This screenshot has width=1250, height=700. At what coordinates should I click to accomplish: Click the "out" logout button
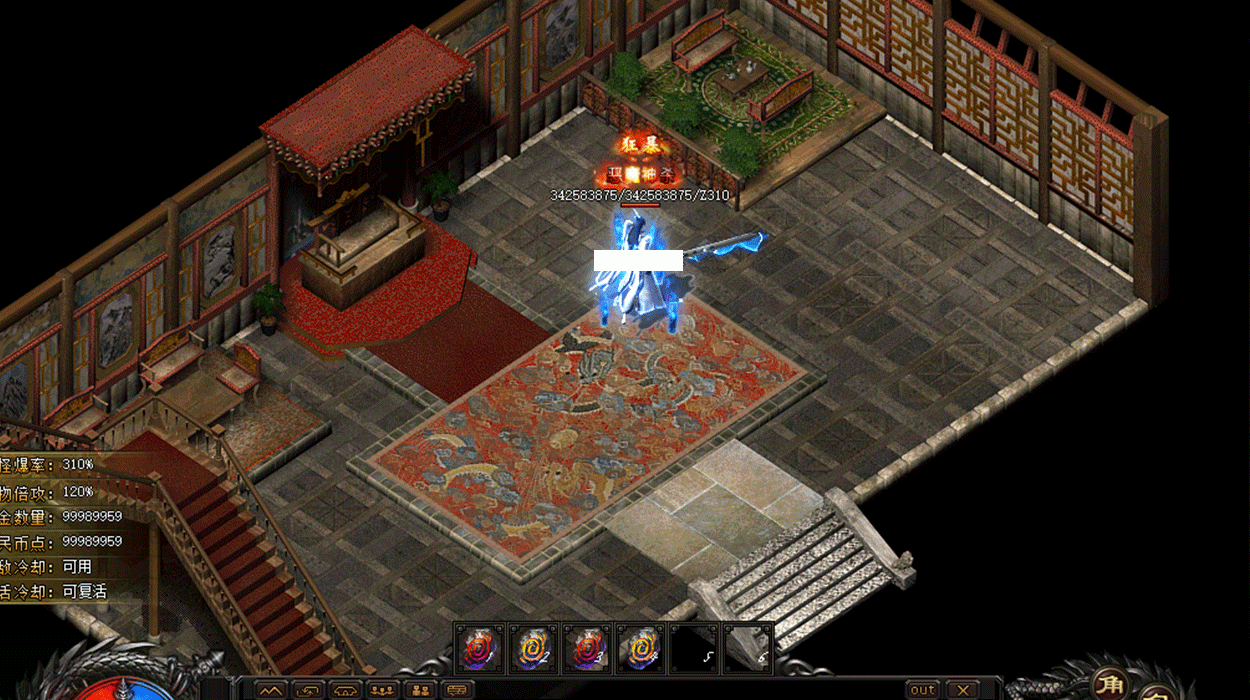[x=923, y=690]
